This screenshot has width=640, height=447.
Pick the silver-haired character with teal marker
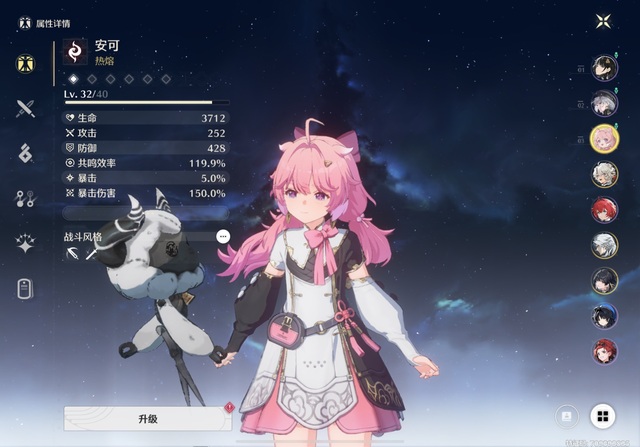click(x=603, y=103)
